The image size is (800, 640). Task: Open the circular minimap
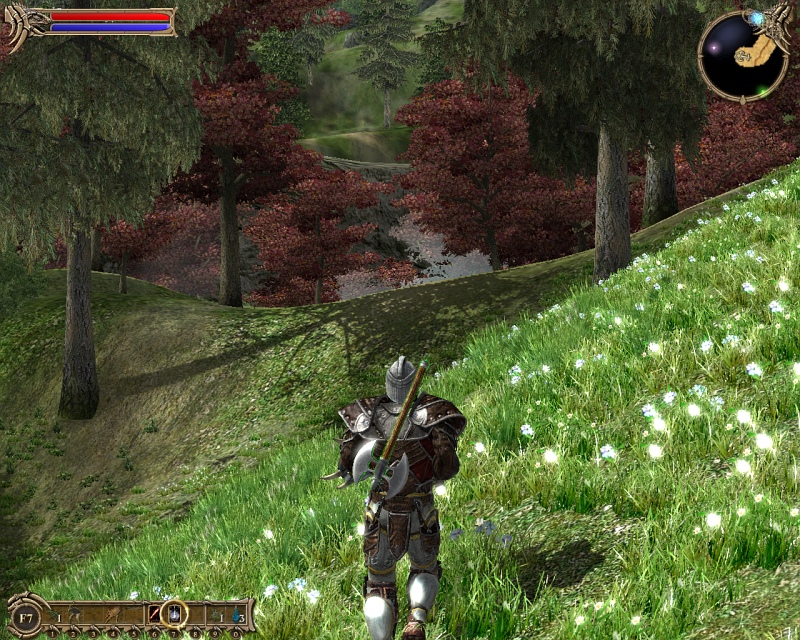[x=742, y=57]
